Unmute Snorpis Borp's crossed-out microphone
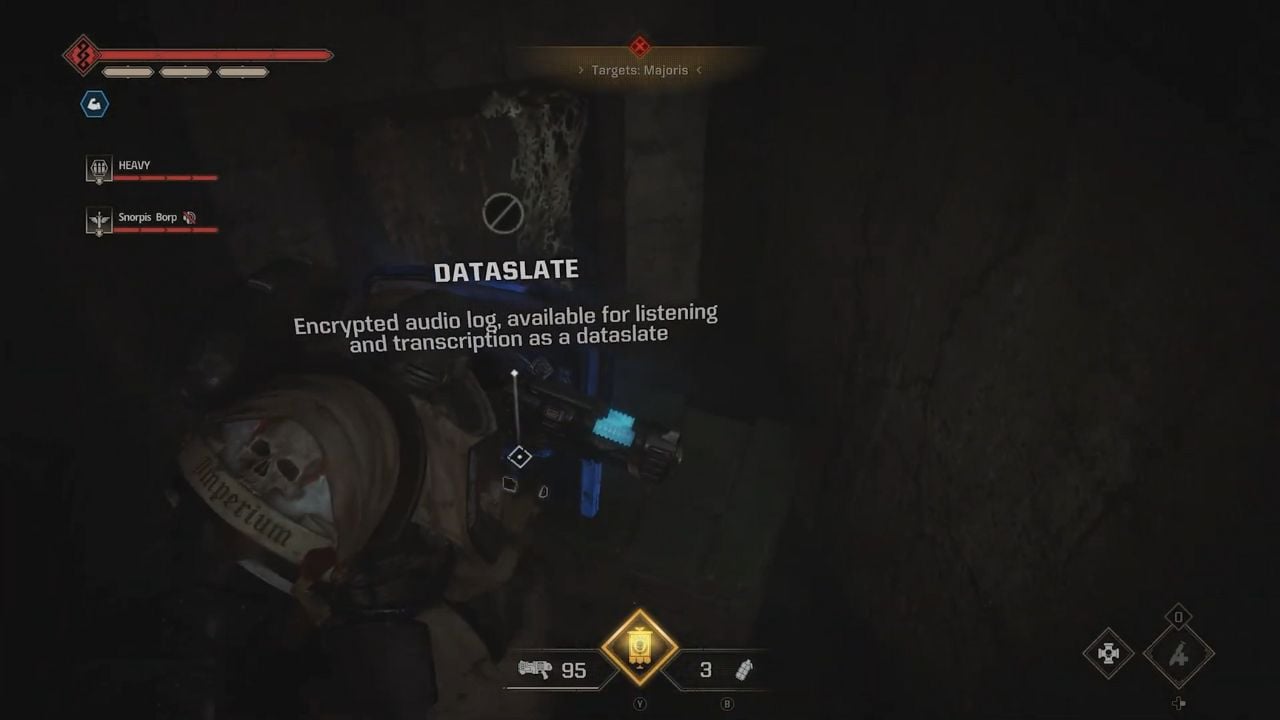The image size is (1280, 720). [x=192, y=217]
